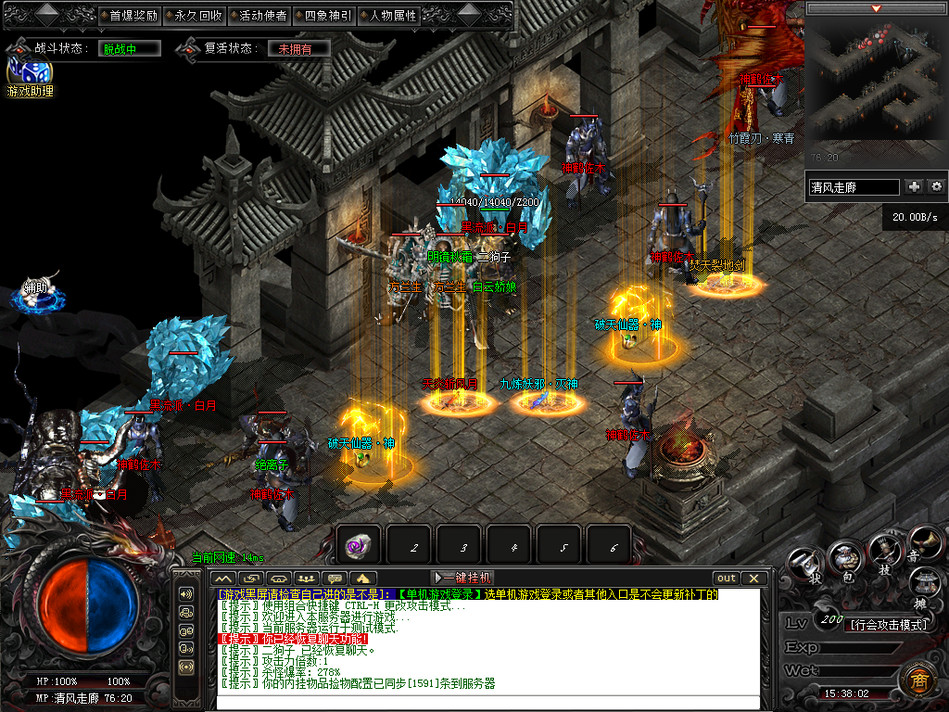Click the plus button beside the map name
Image resolution: width=949 pixels, height=712 pixels.
[x=914, y=187]
